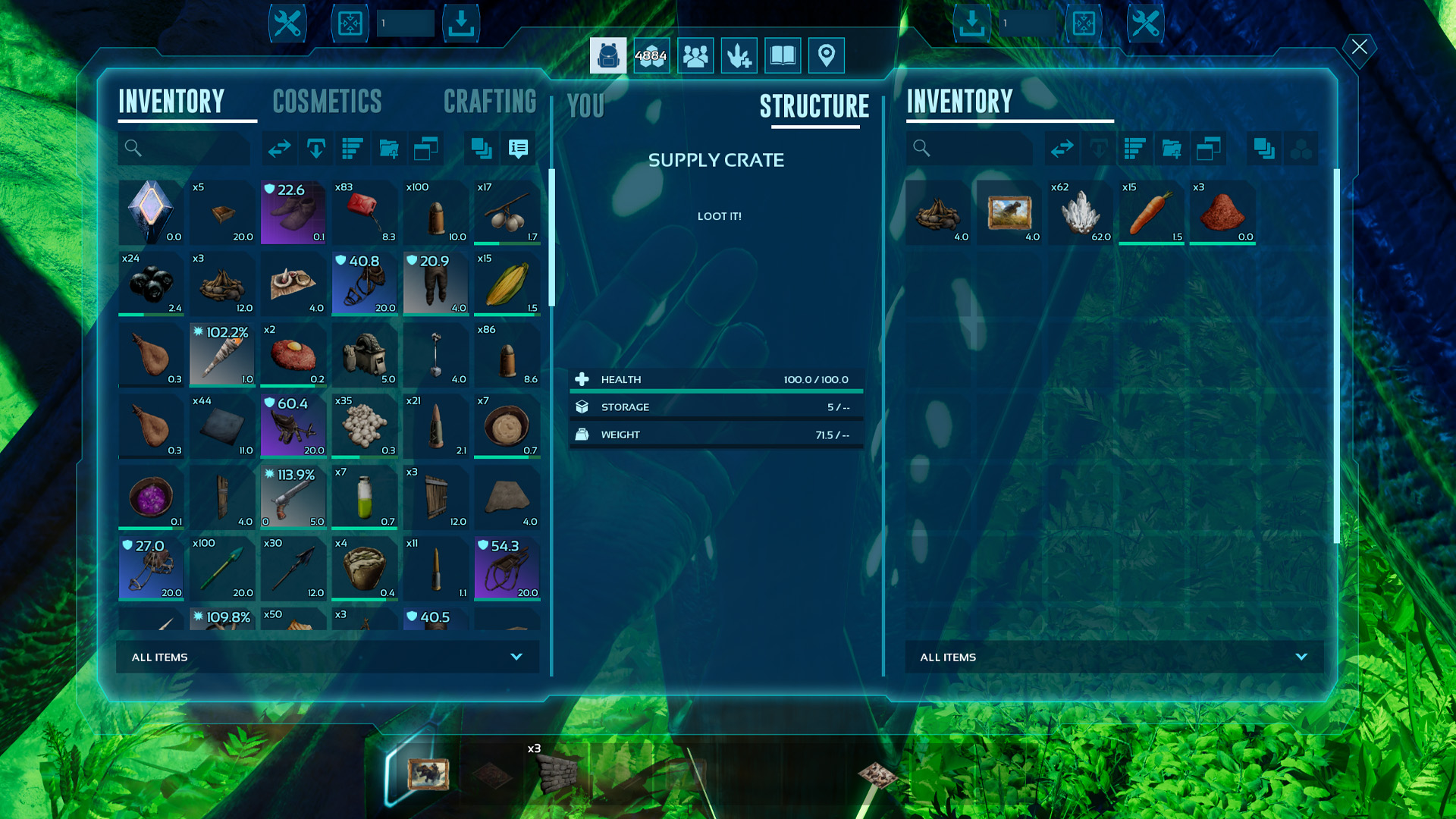Open the Crafting tab
Viewport: 1456px width, 819px height.
(490, 102)
